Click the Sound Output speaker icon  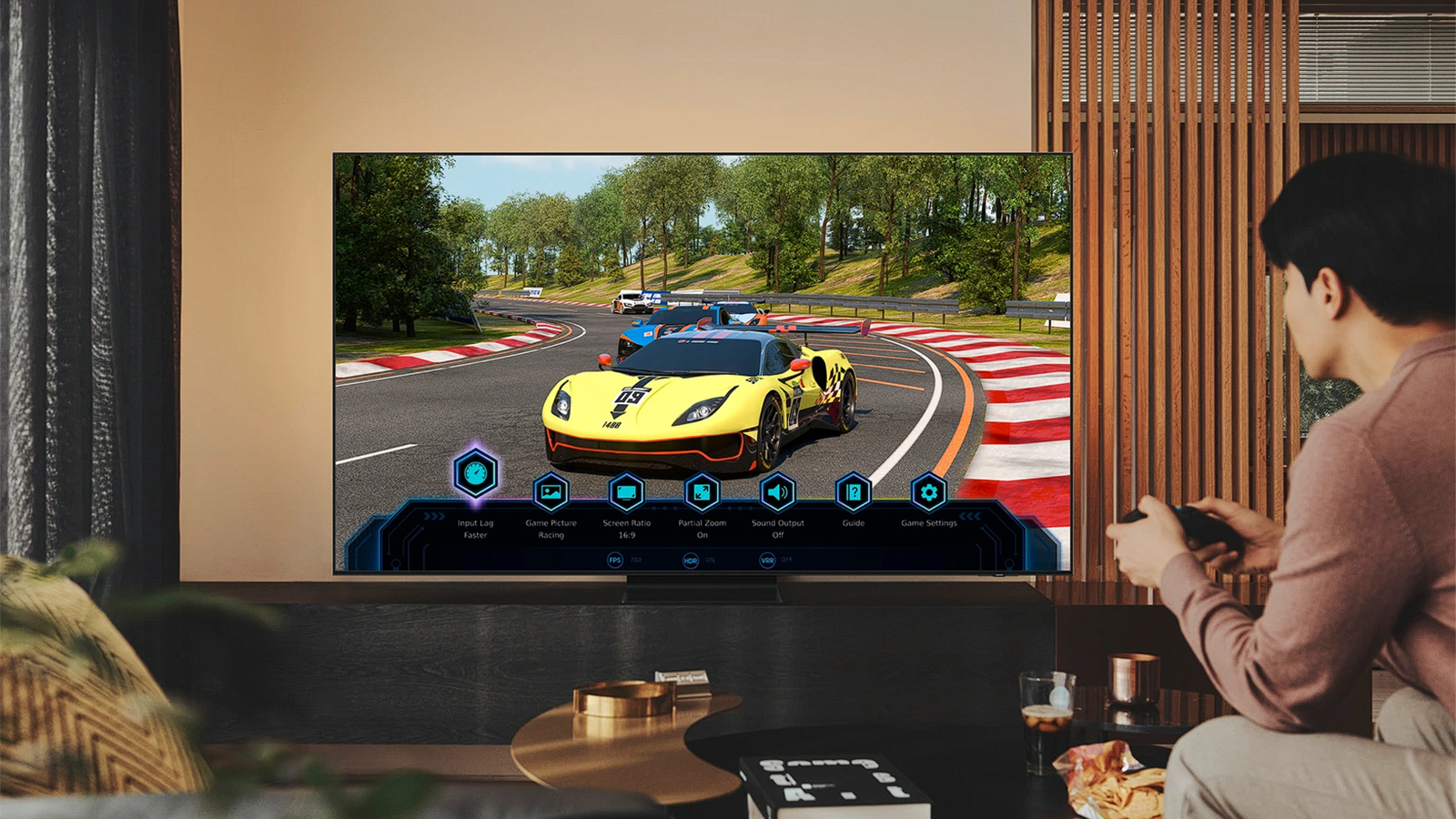777,490
